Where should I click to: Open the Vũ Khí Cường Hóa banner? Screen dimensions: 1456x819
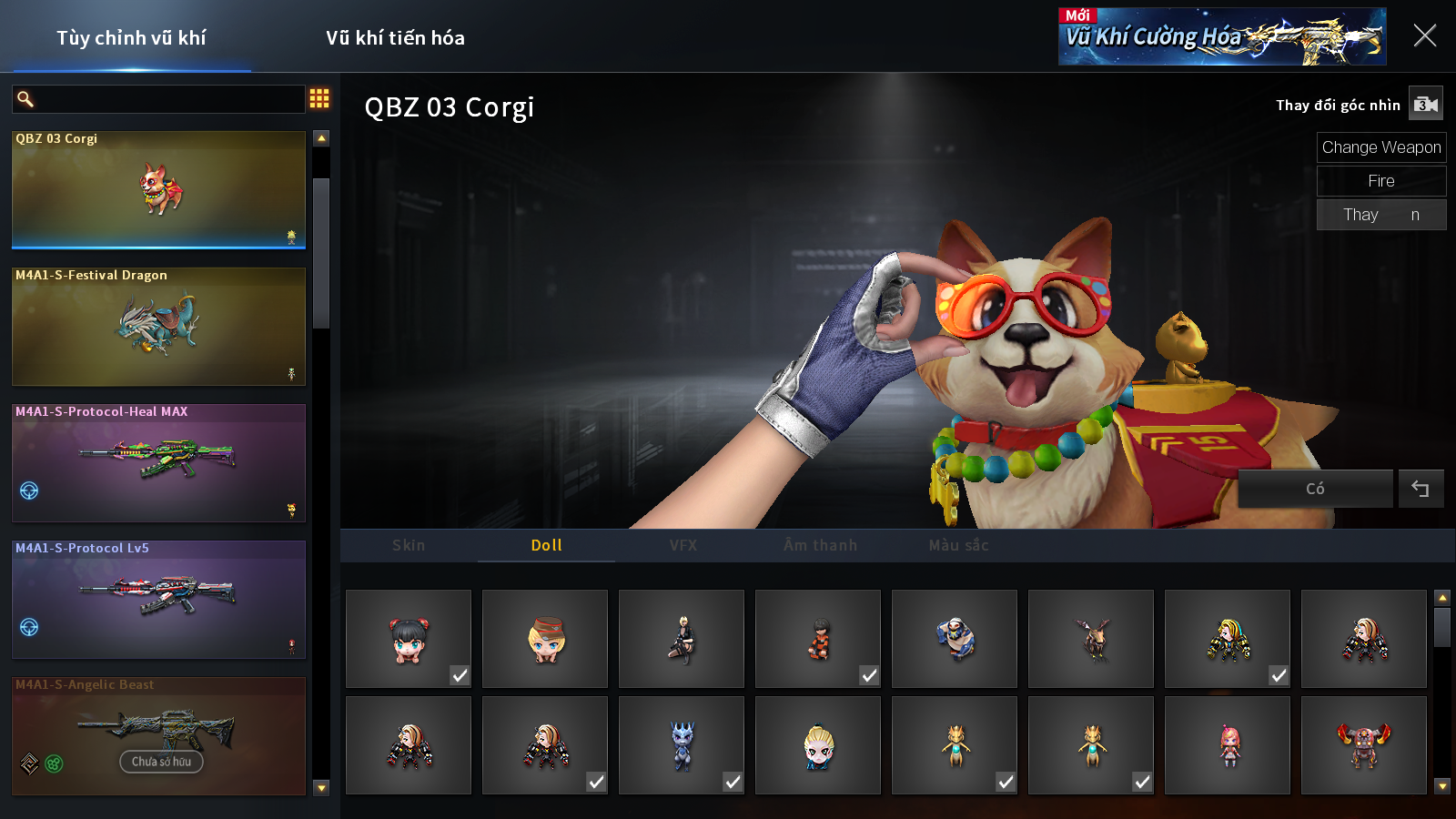1221,36
